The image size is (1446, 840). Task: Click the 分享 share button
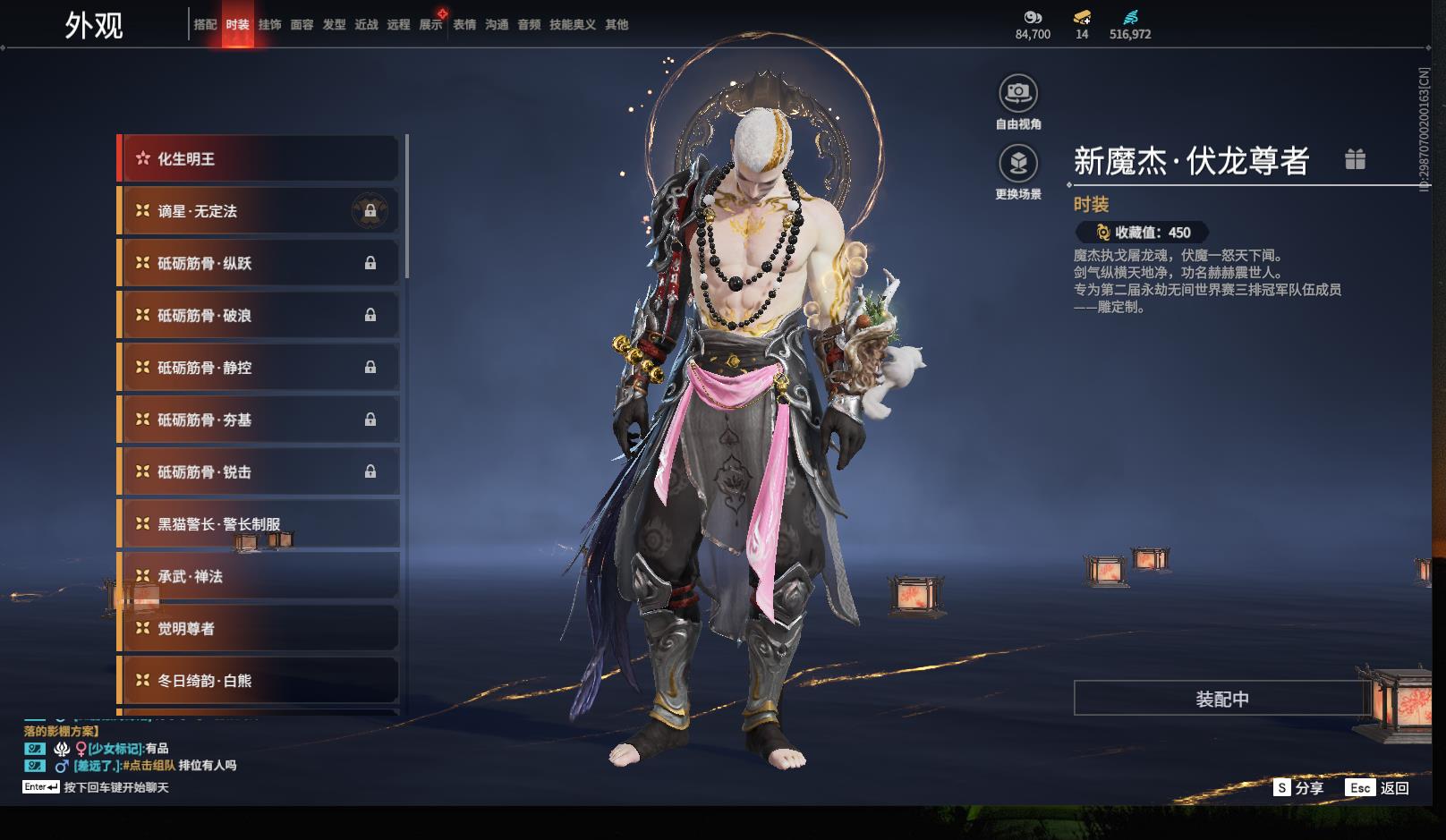click(1298, 788)
